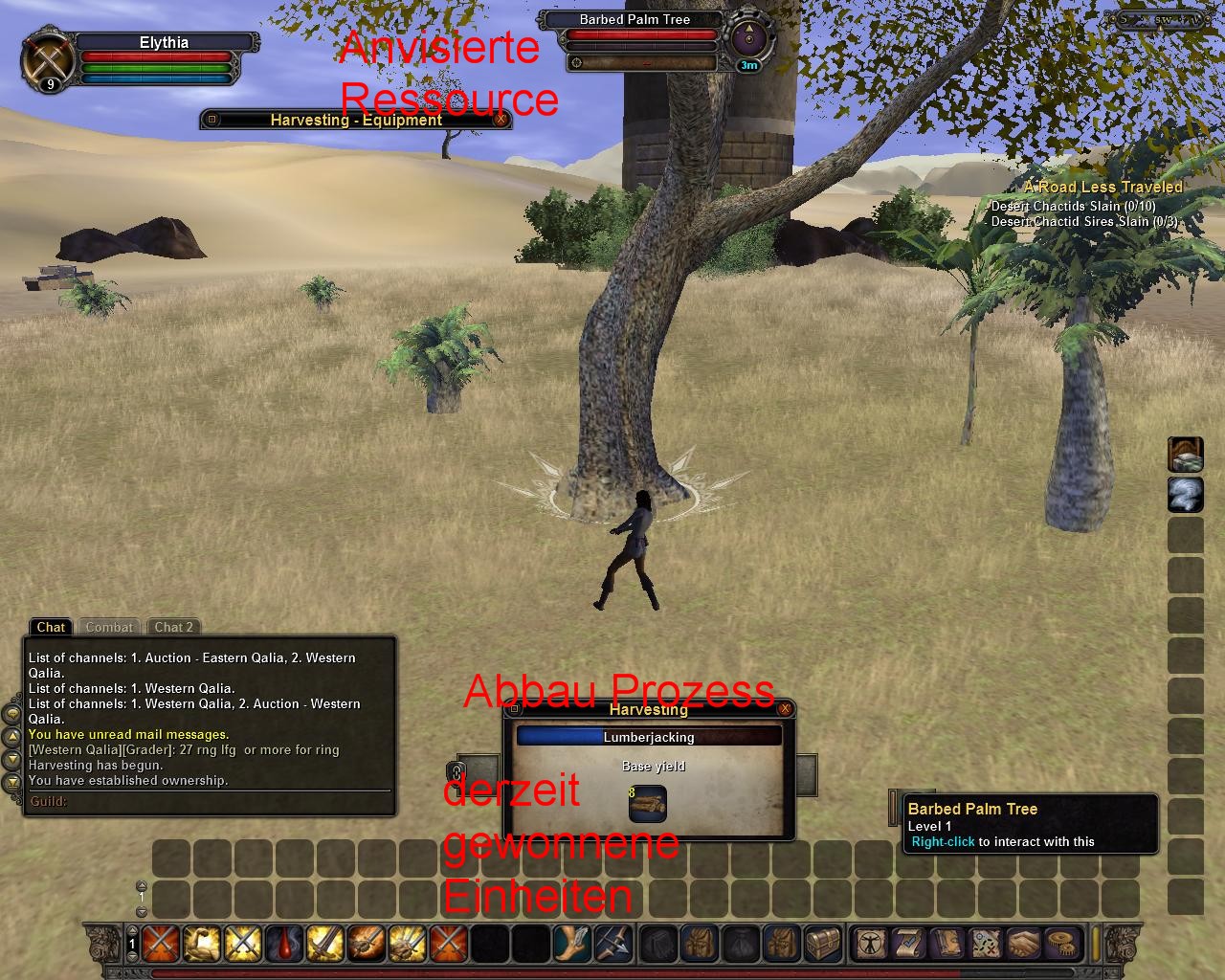Image resolution: width=1225 pixels, height=980 pixels.
Task: Click the wood logs base yield item
Action: click(x=648, y=804)
